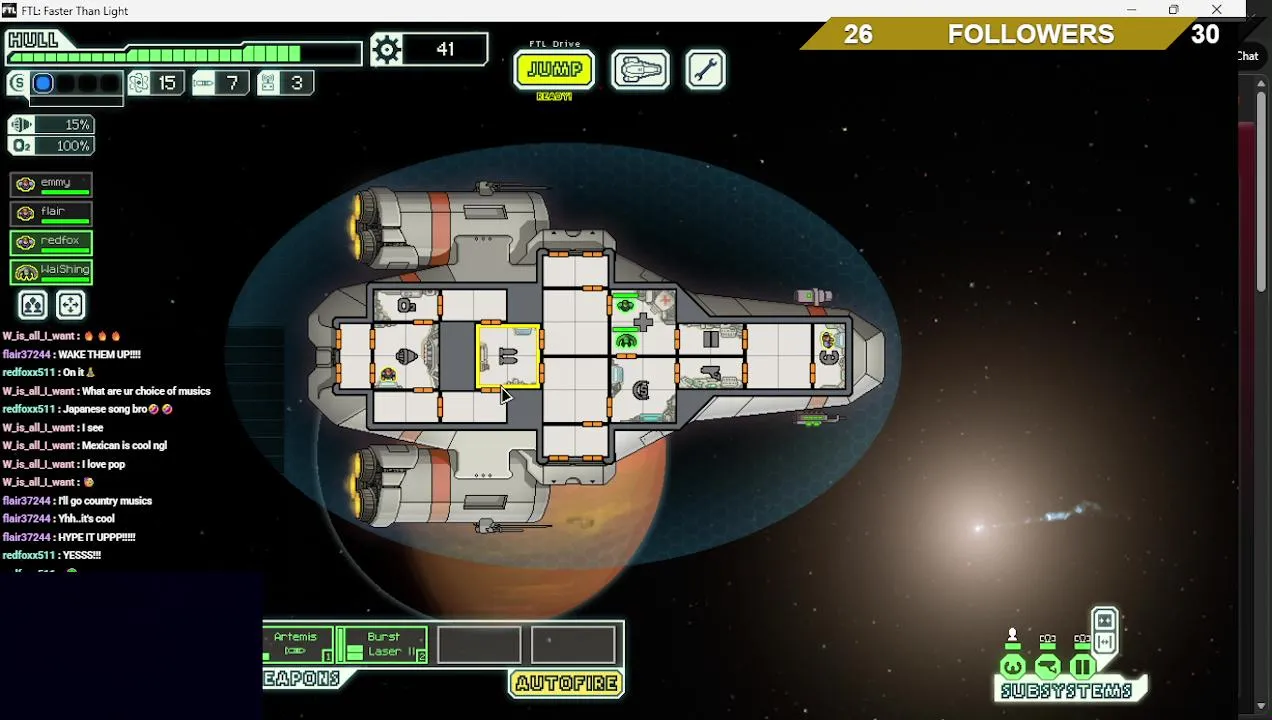
Task: Toggle the AUTOFIRE button
Action: 567,684
